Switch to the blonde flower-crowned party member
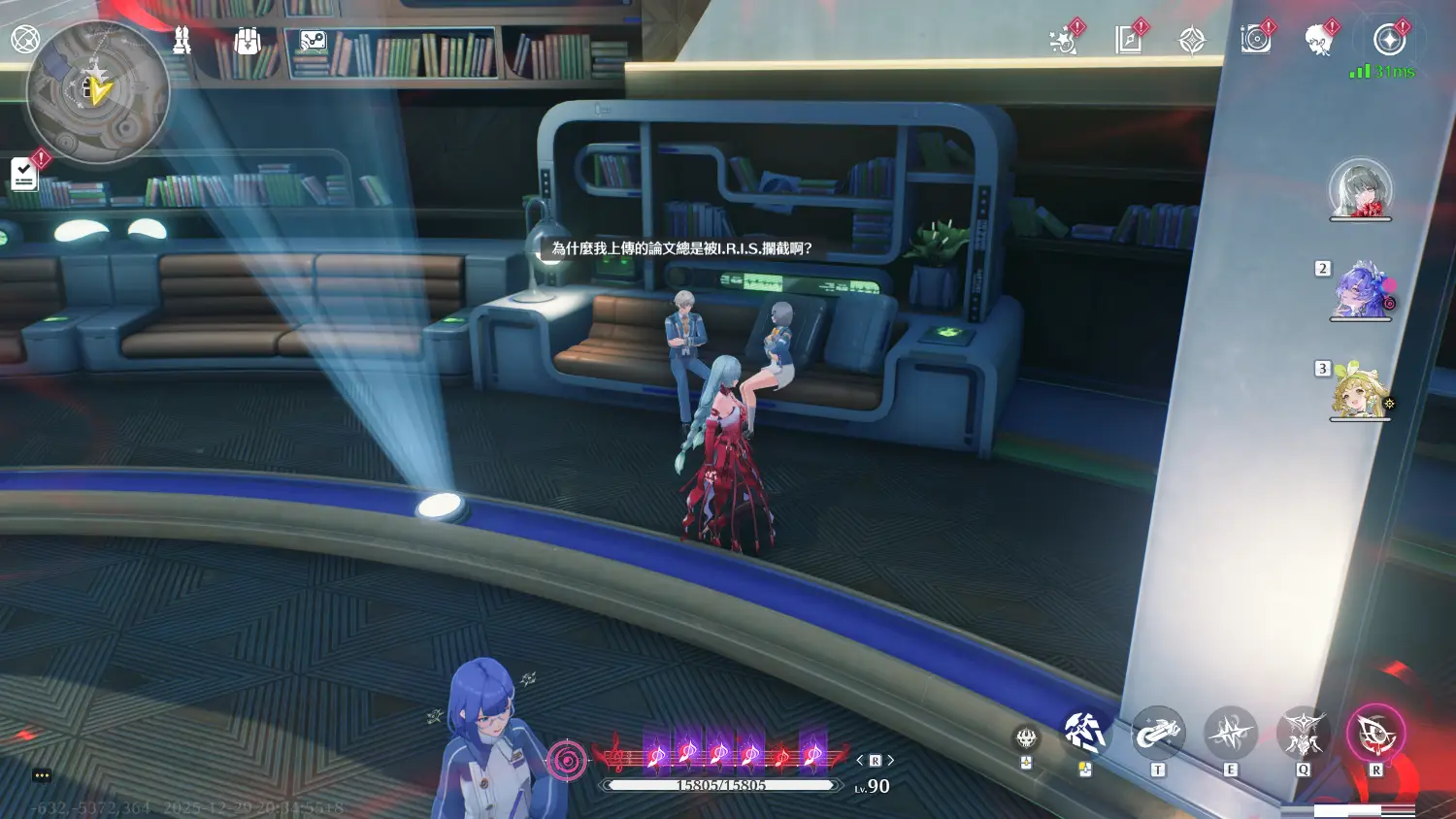Screen dimensions: 1456x819 1359,392
